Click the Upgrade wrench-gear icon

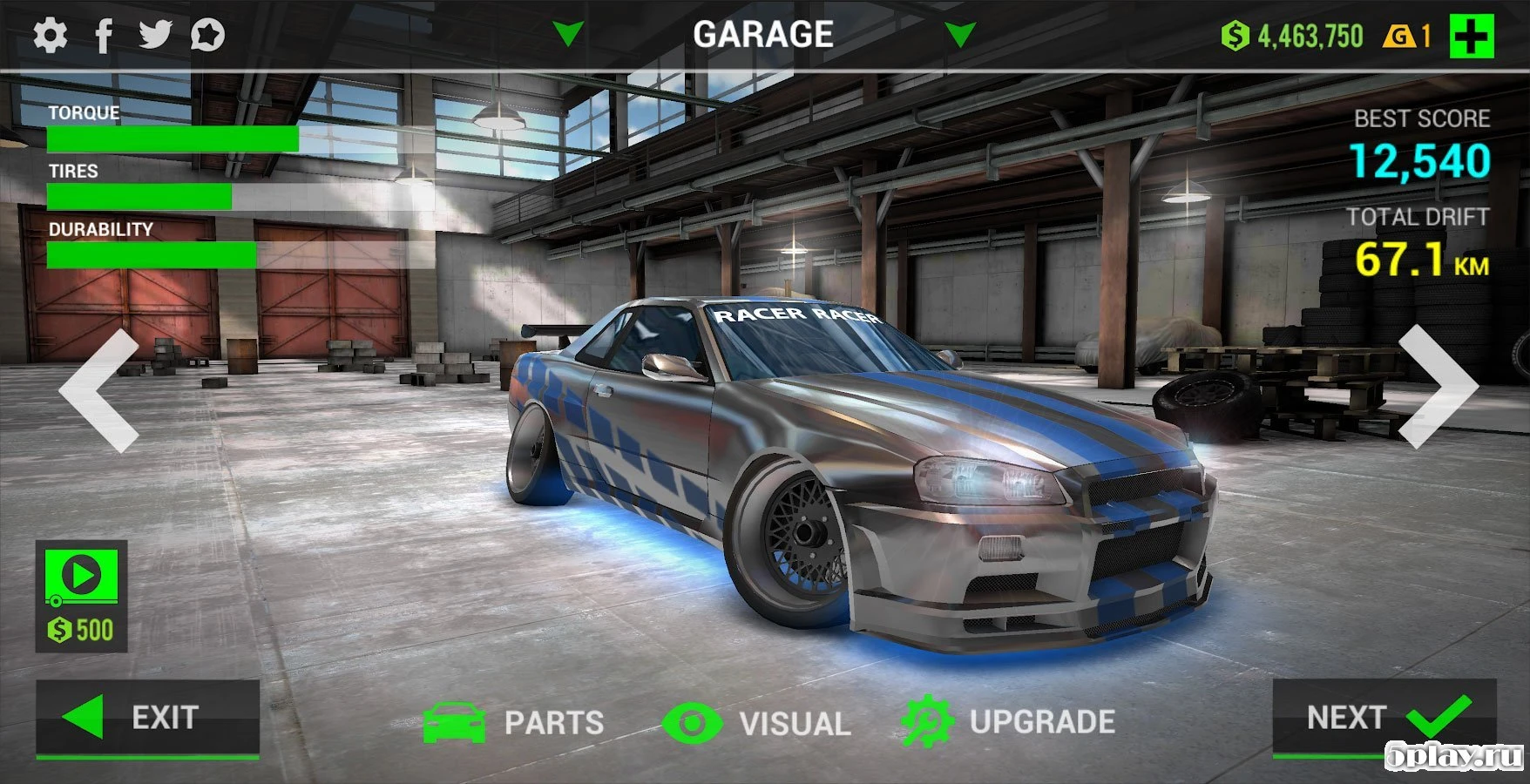coord(926,721)
